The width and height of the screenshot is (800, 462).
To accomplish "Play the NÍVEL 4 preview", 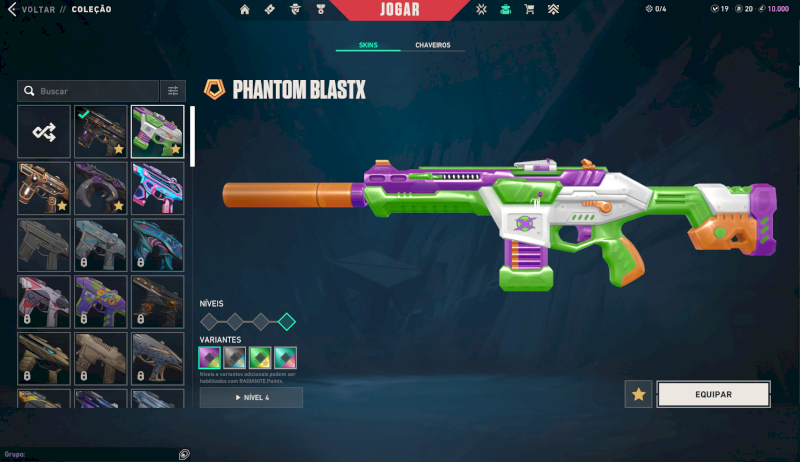I will point(251,398).
